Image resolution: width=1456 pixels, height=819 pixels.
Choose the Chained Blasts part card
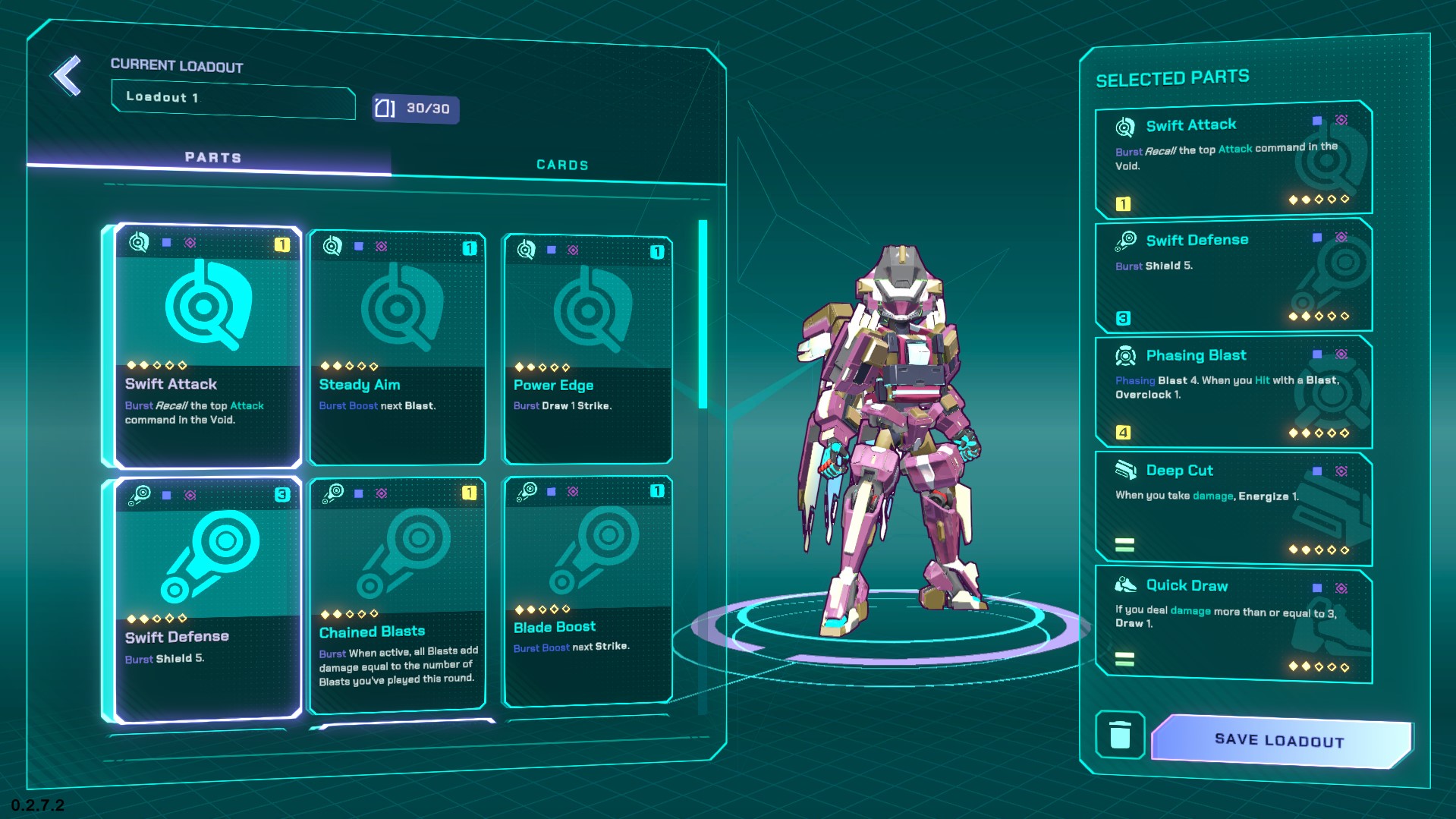point(397,596)
